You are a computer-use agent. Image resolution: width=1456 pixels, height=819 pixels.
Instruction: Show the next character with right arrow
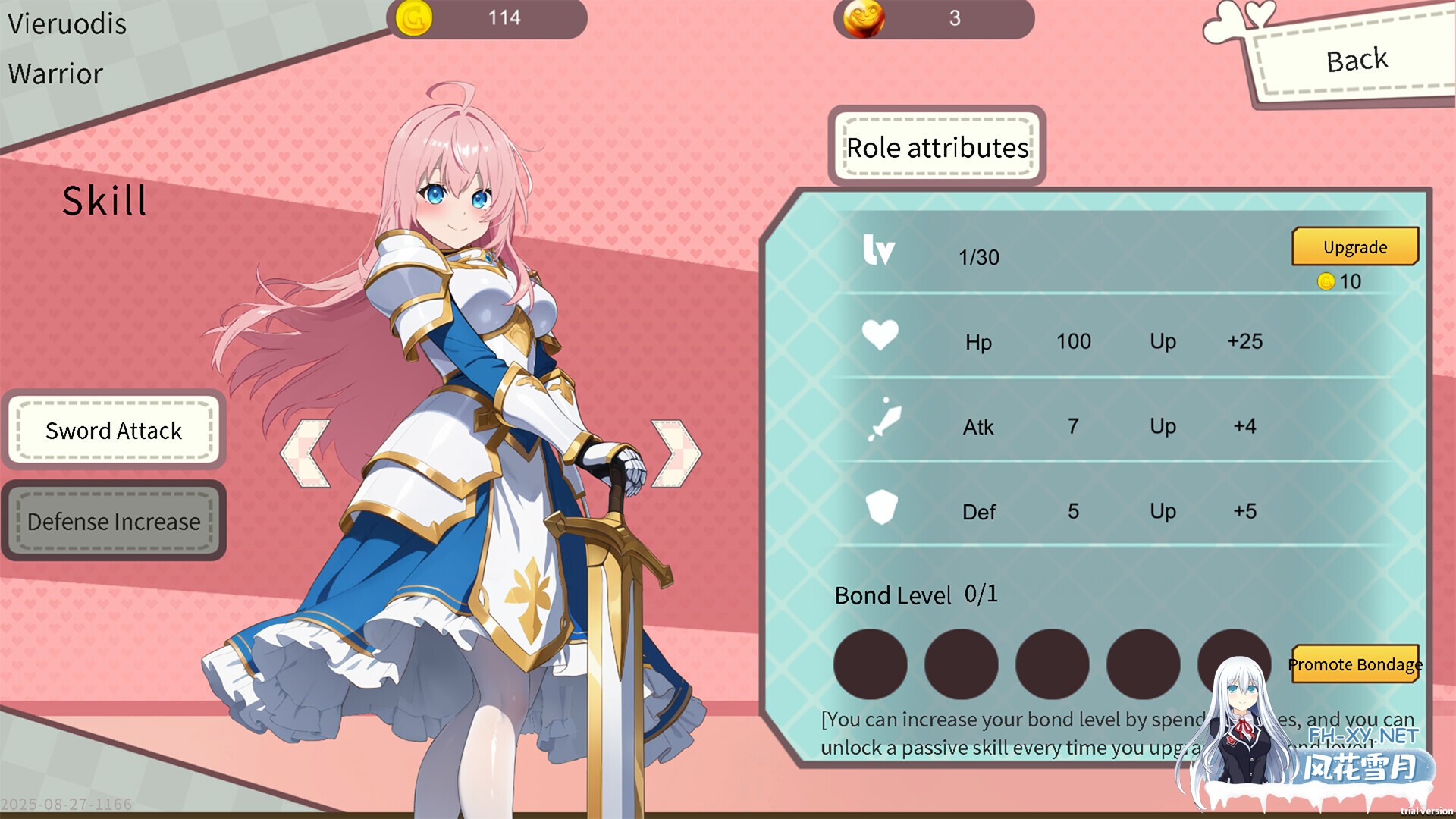[676, 453]
